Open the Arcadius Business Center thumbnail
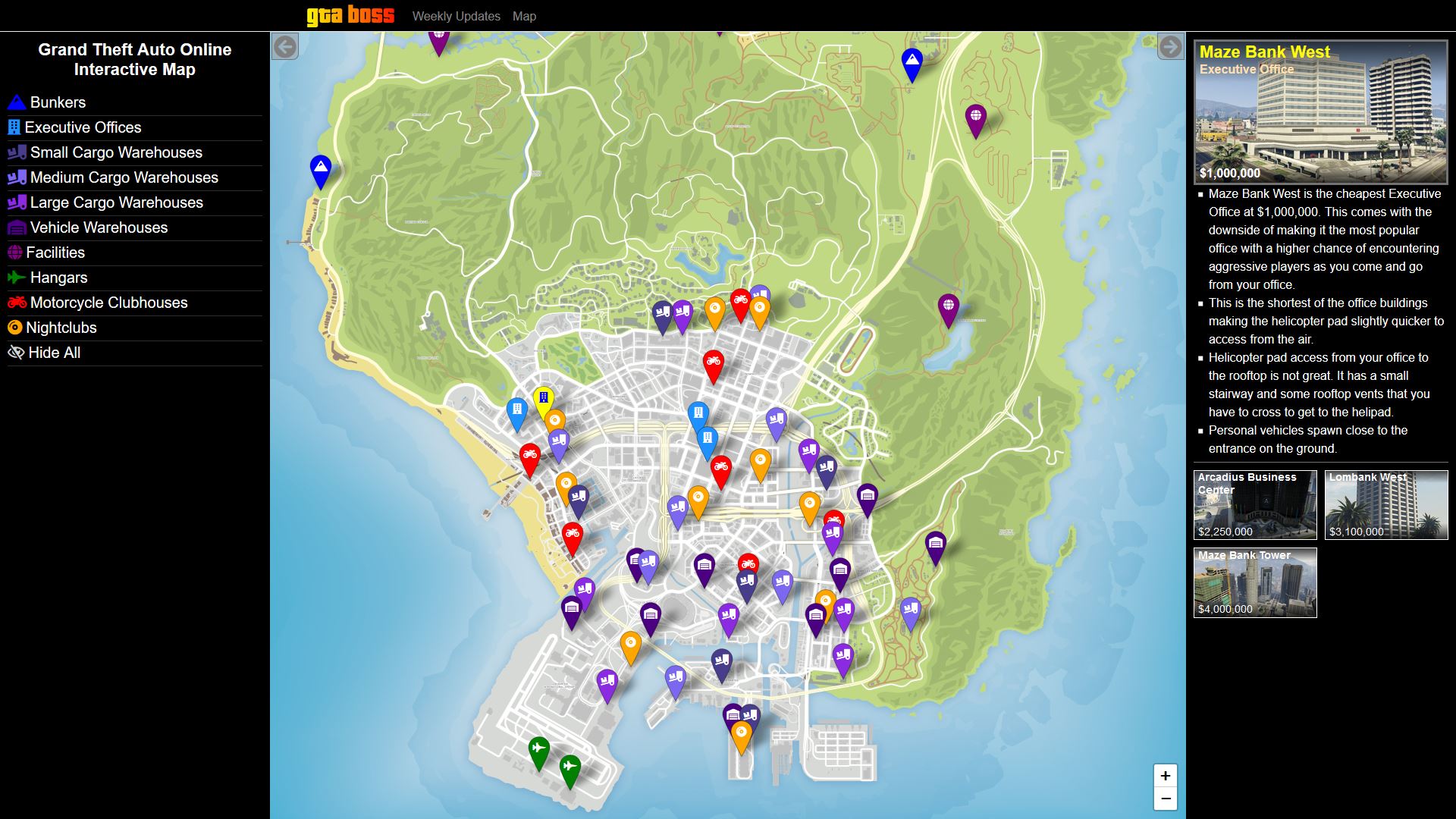1456x819 pixels. (x=1255, y=505)
